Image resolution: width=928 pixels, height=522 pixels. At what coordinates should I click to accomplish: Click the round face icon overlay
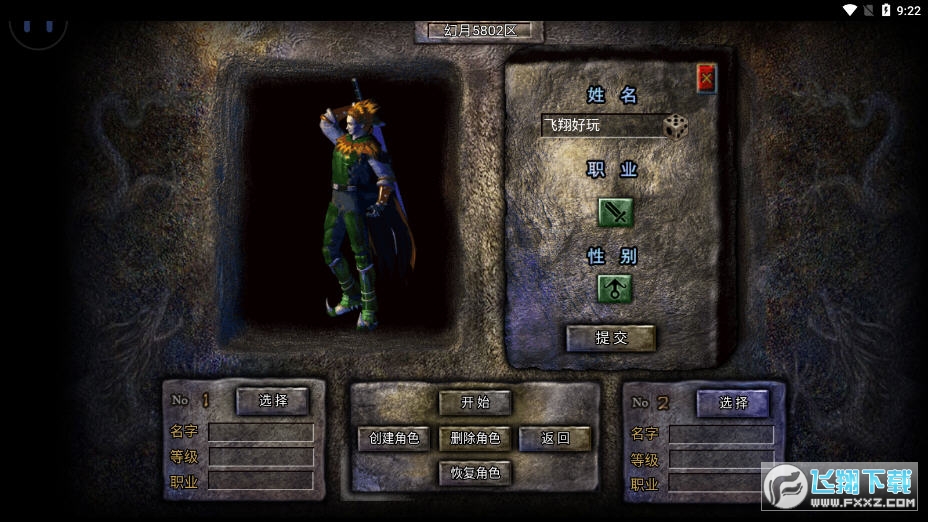38,22
